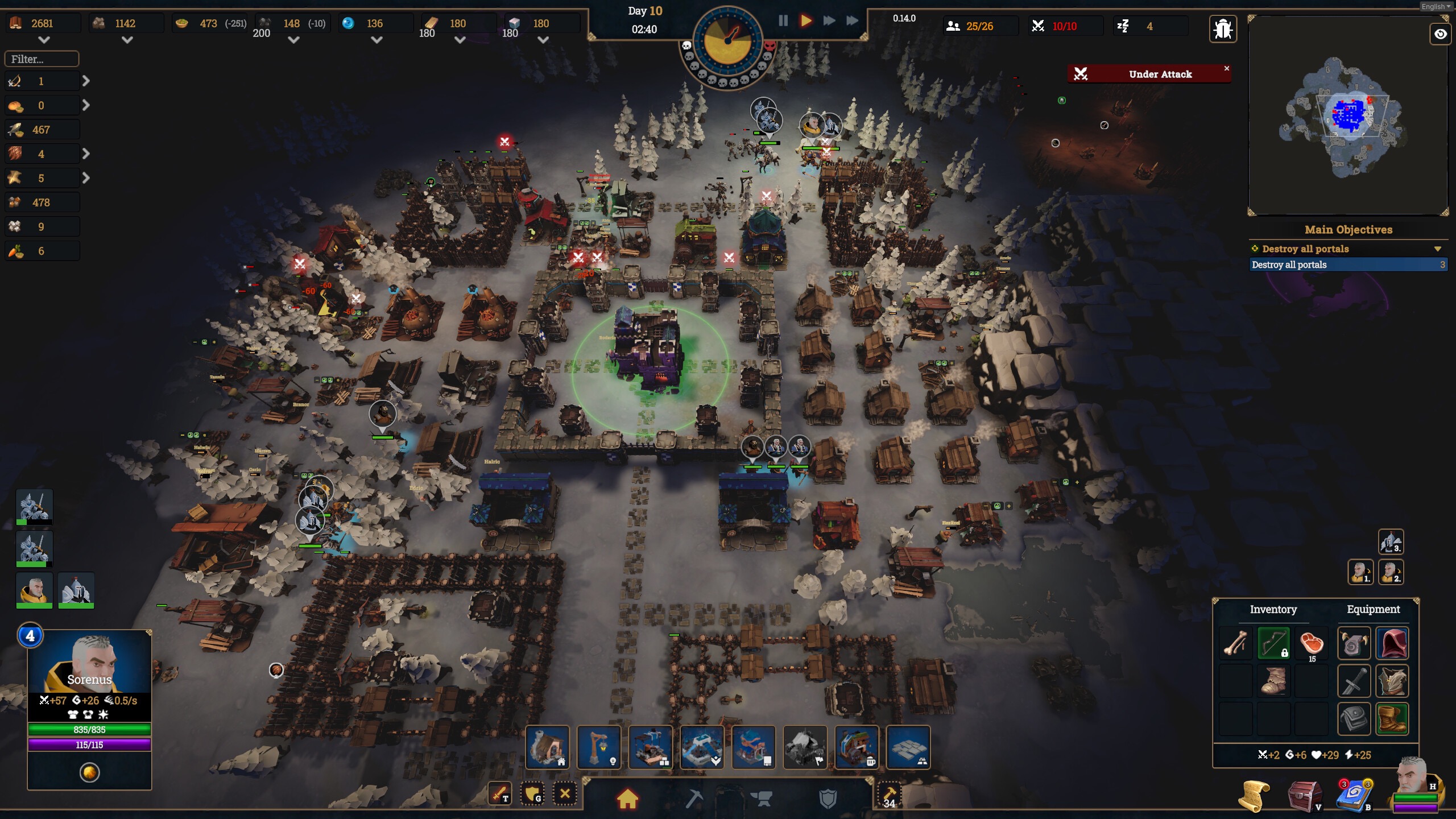Close the Under Attack notification
This screenshot has width=1456, height=819.
pyautogui.click(x=1227, y=68)
